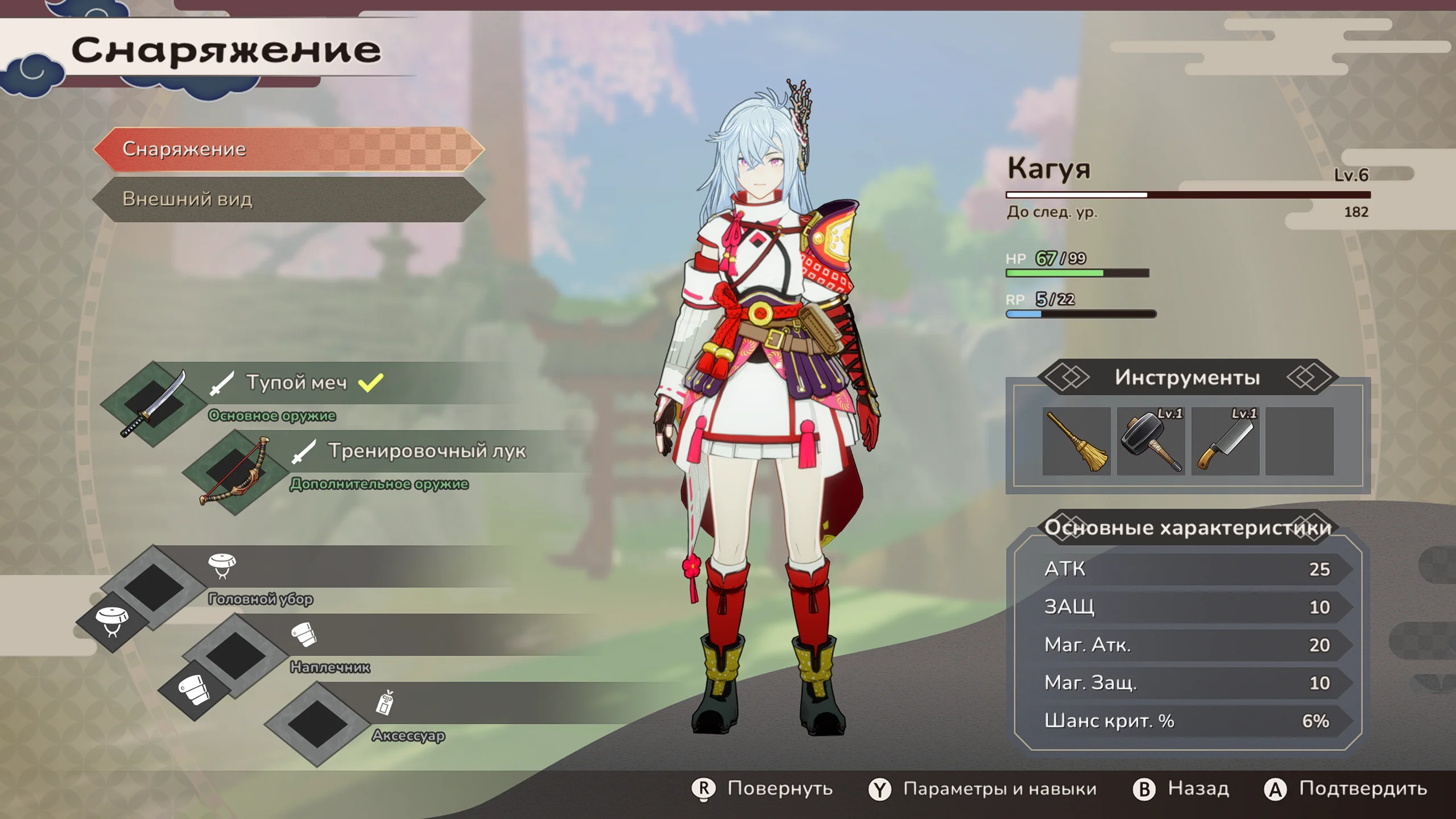Viewport: 1456px width, 819px height.
Task: Switch to the Внешний вид tab
Action: click(x=289, y=199)
